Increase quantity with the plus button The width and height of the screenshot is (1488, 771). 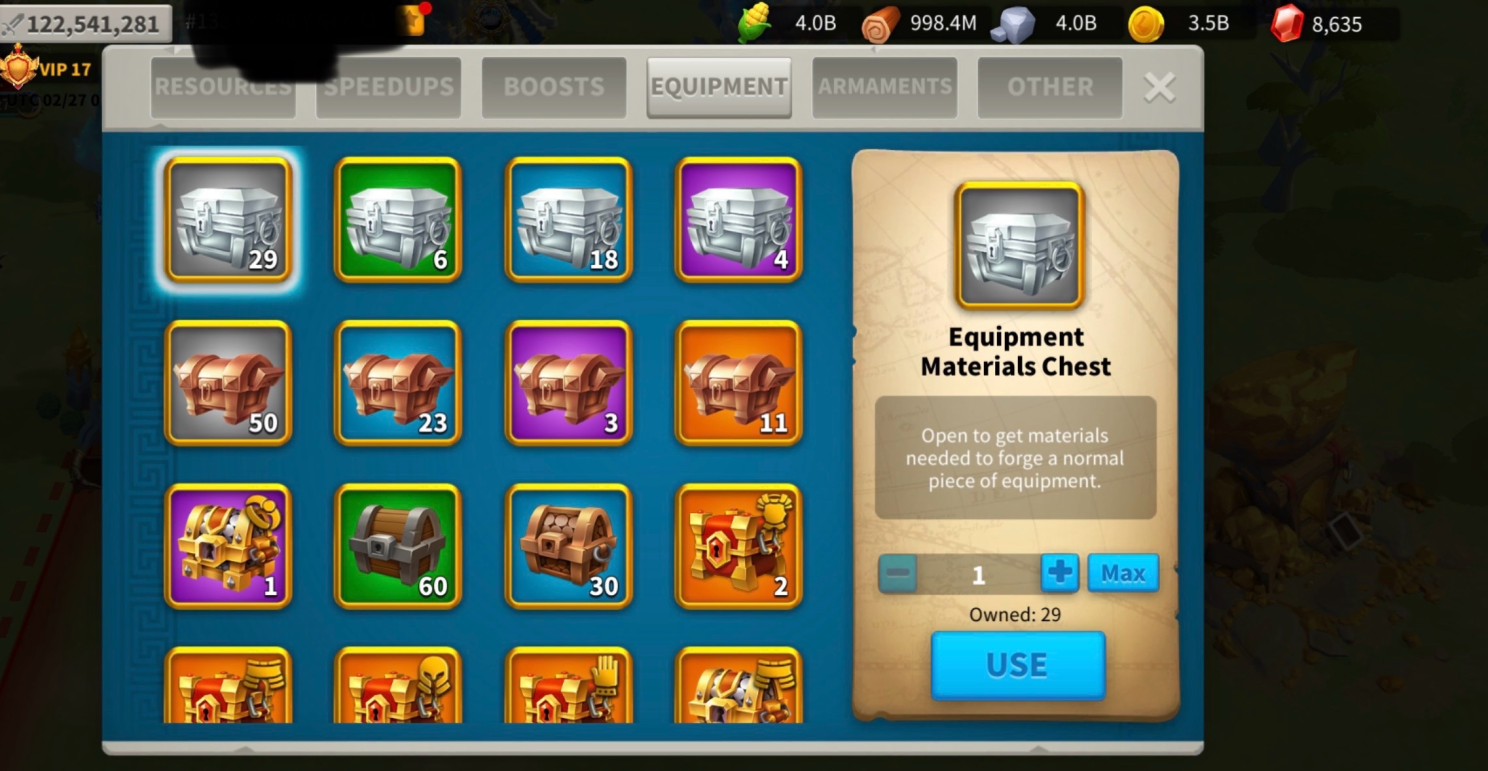click(x=1060, y=573)
